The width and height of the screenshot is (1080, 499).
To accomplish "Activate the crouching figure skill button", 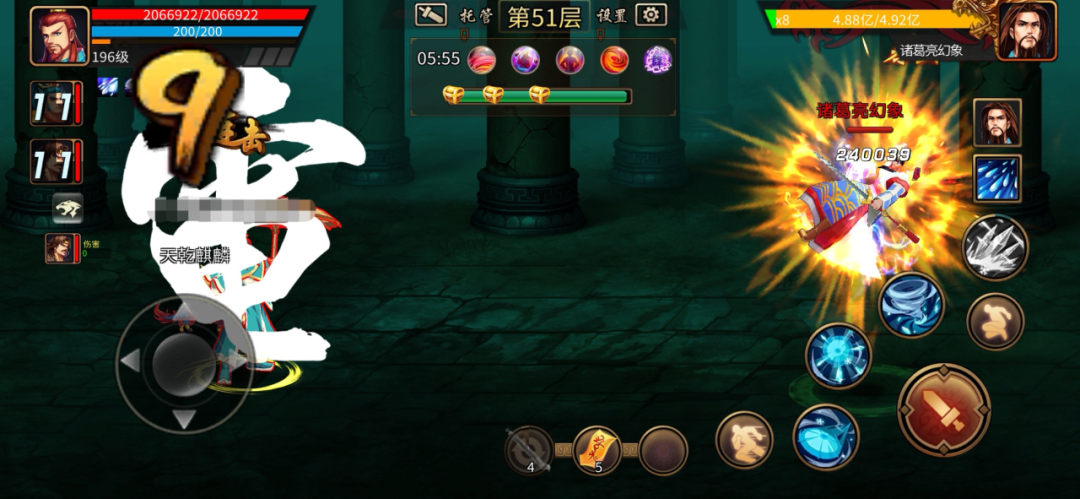I will coord(995,322).
